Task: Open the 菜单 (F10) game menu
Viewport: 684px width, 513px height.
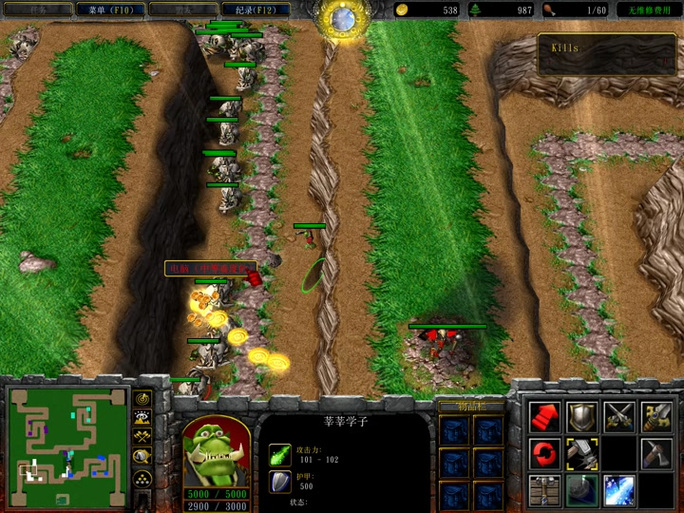Action: tap(110, 10)
